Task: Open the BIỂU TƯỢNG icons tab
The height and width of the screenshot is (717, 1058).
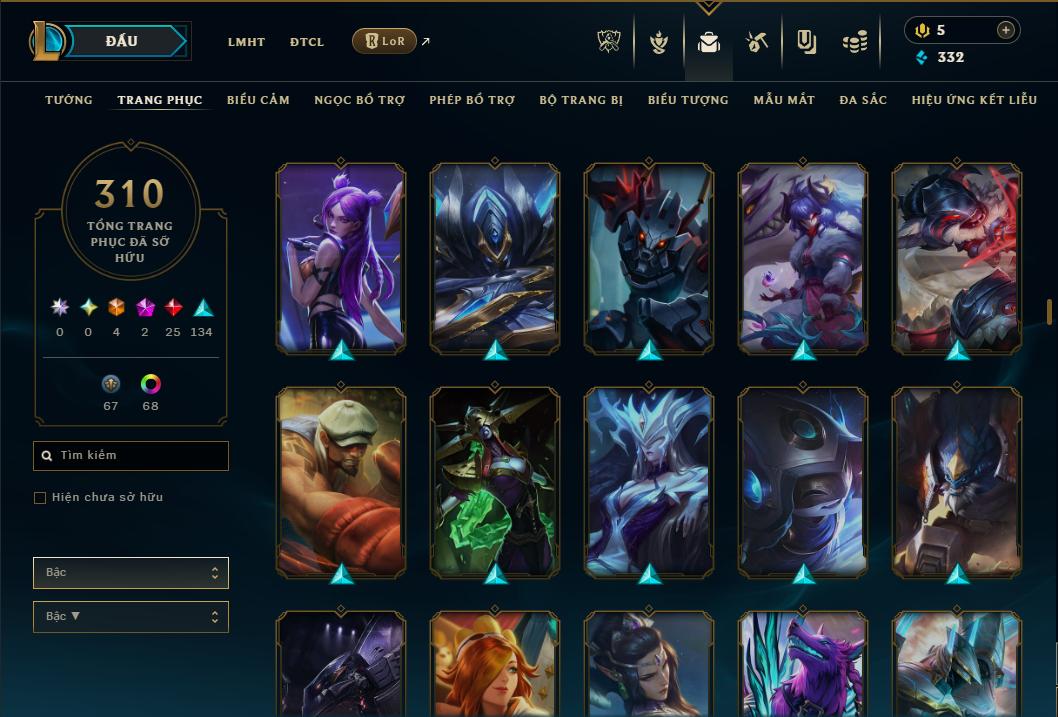Action: pyautogui.click(x=688, y=100)
